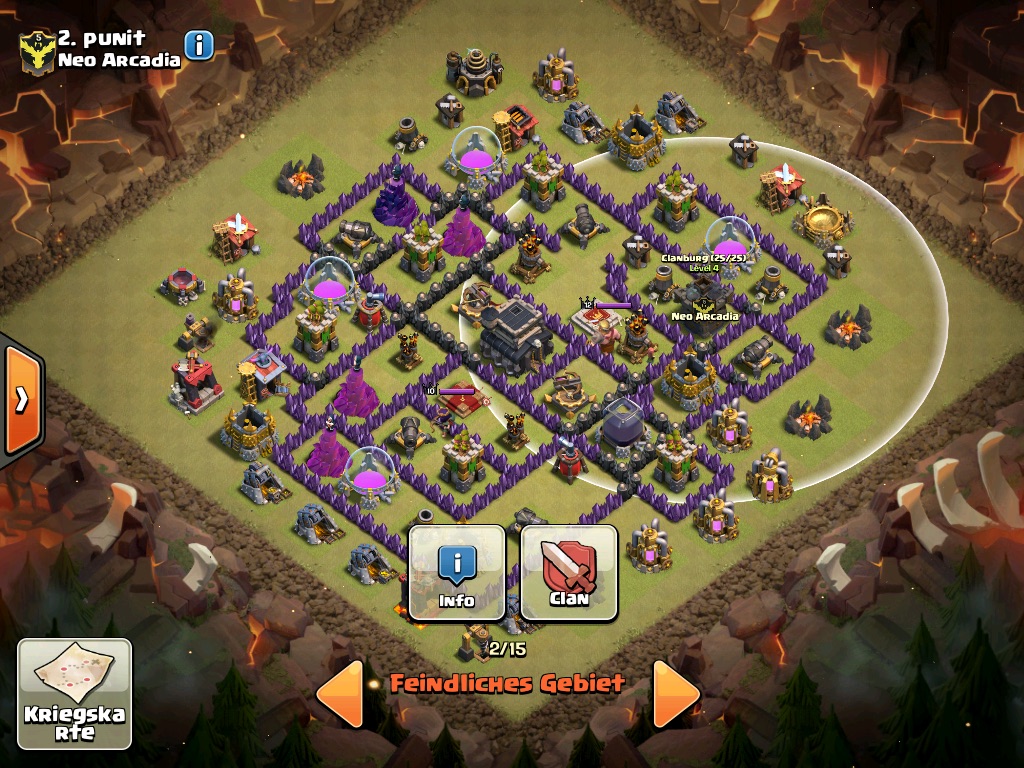Expand the orange side panel arrow tab
Image resolution: width=1024 pixels, height=768 pixels.
pyautogui.click(x=21, y=398)
